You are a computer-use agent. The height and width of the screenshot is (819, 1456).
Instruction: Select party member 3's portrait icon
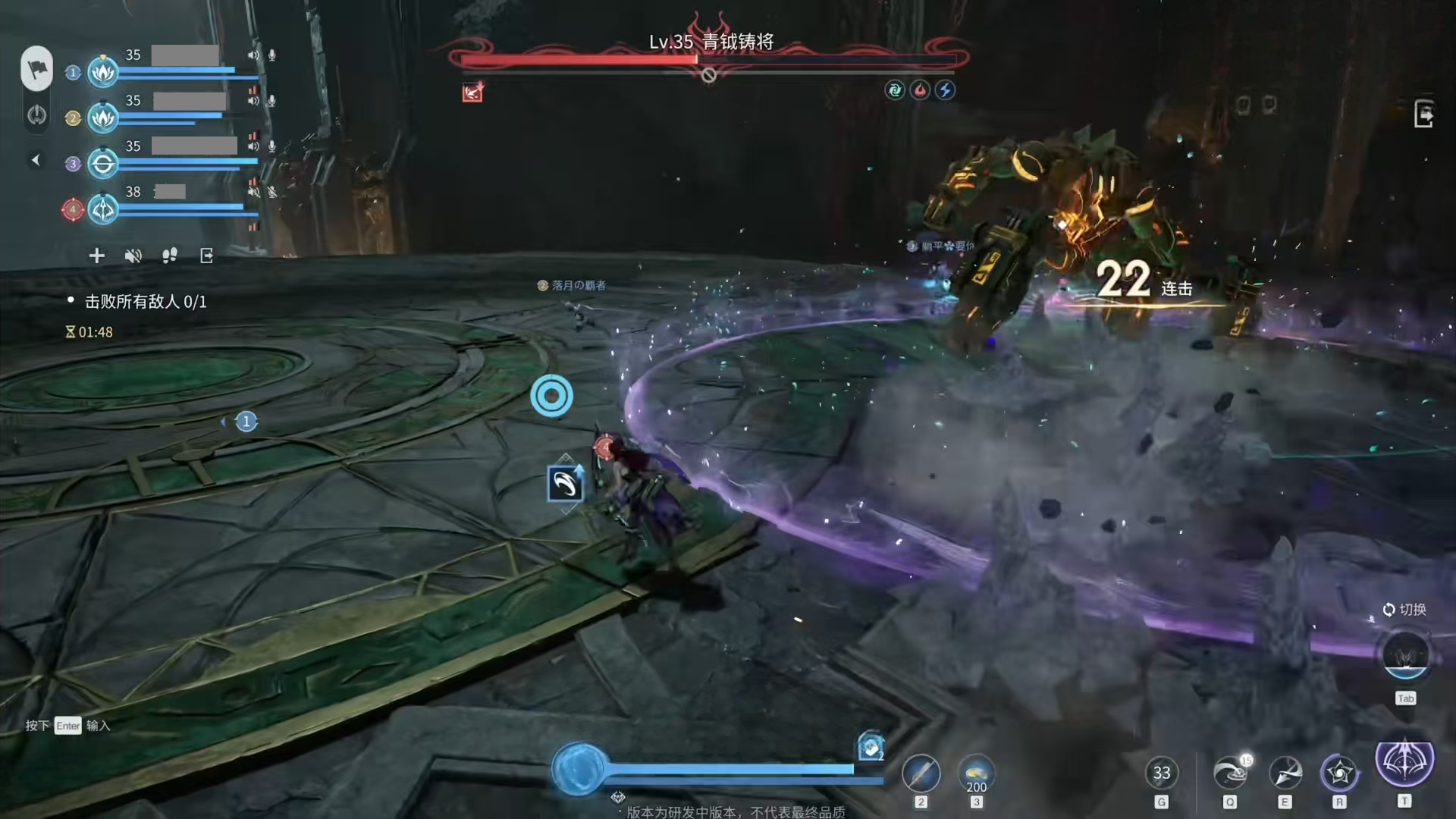103,164
